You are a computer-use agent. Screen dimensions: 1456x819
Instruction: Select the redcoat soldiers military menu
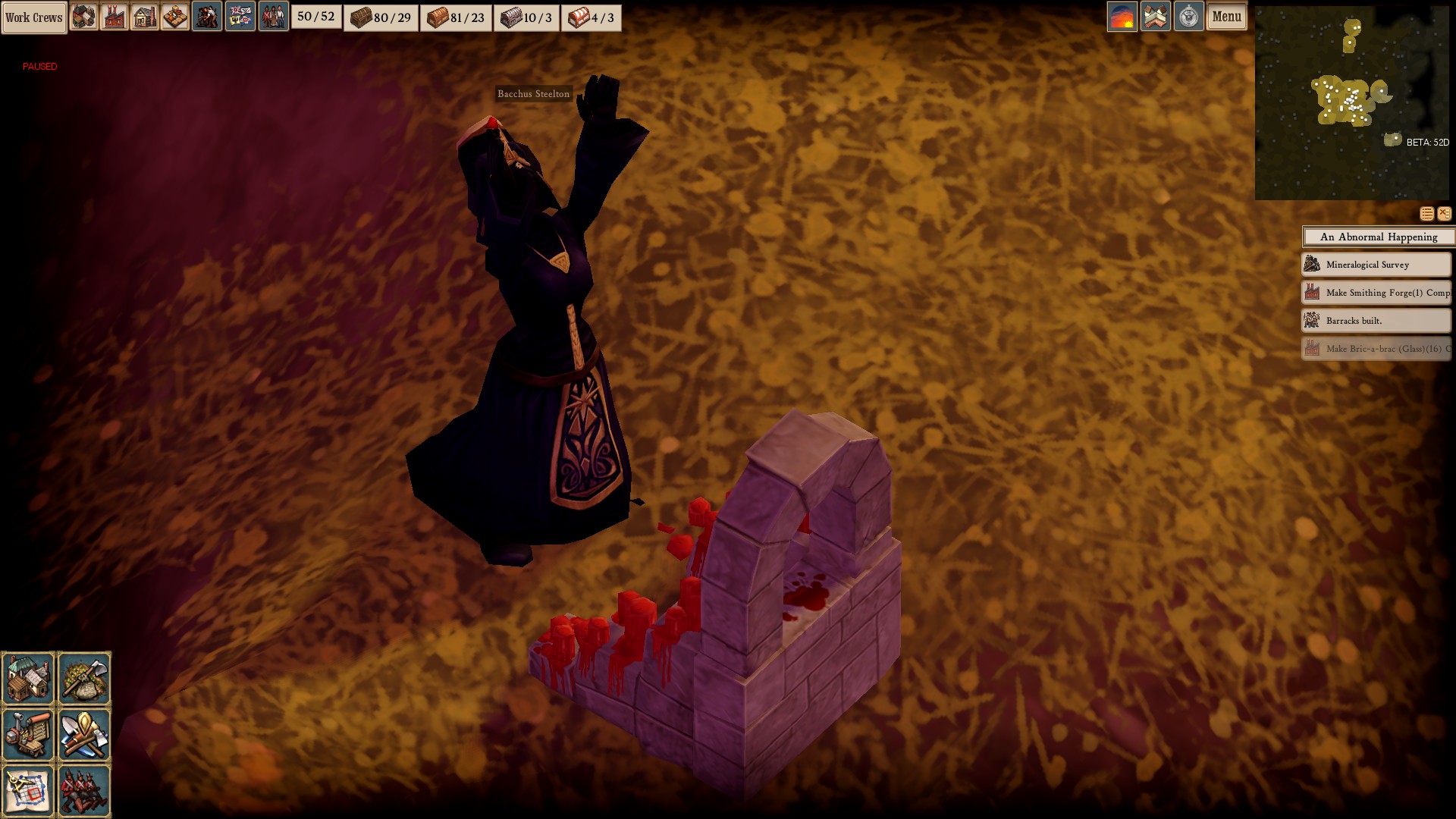pos(84,790)
